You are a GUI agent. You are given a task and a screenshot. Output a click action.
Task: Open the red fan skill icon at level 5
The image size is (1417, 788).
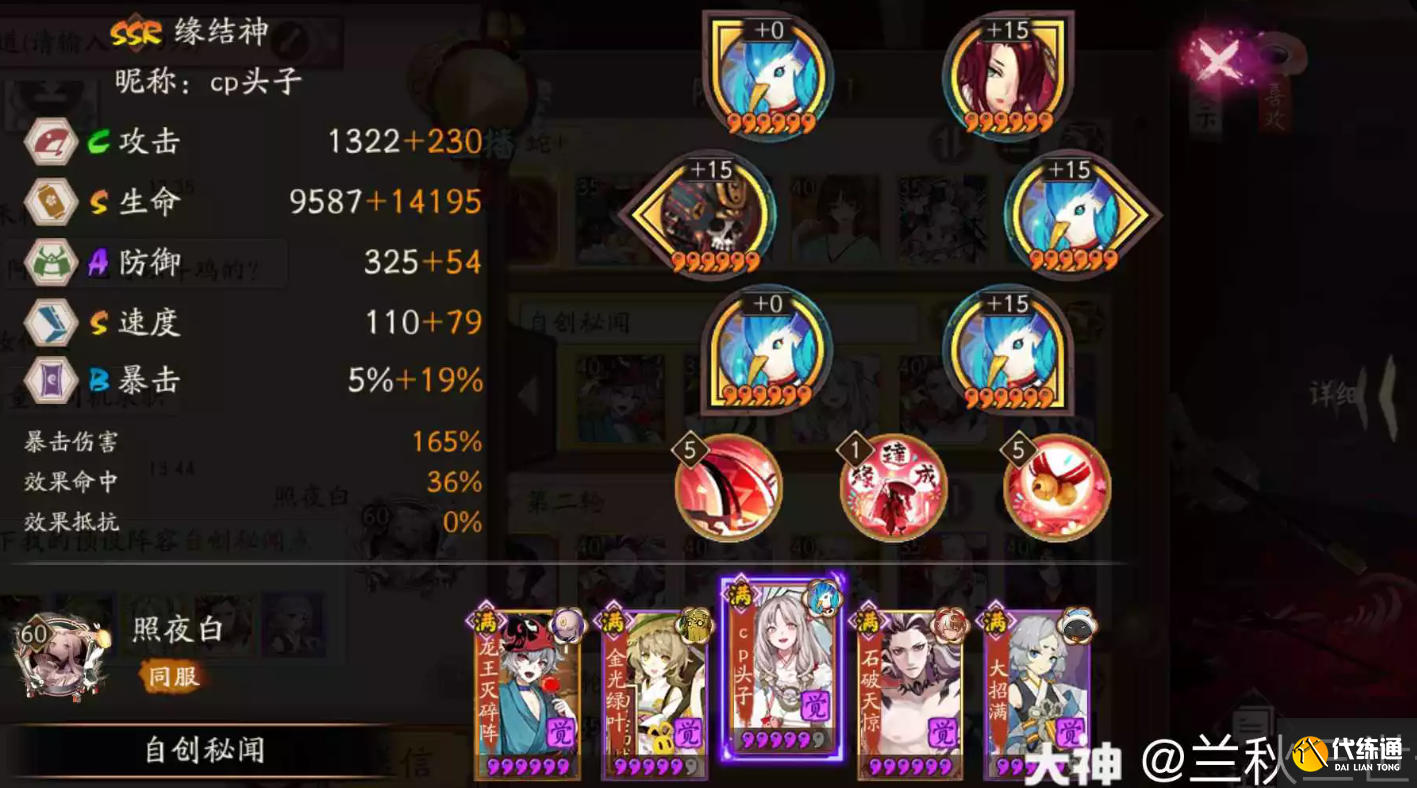[729, 489]
